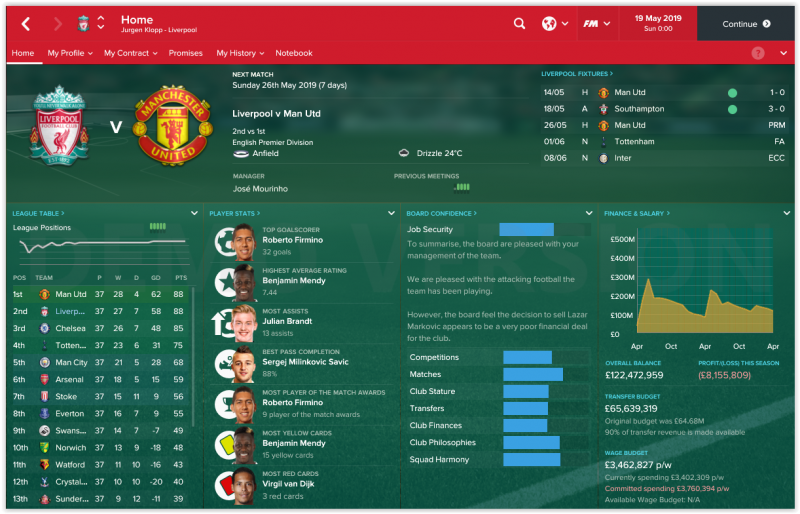Screen dimensions: 800x514
Task: Switch to the Promises tab
Action: tap(186, 53)
